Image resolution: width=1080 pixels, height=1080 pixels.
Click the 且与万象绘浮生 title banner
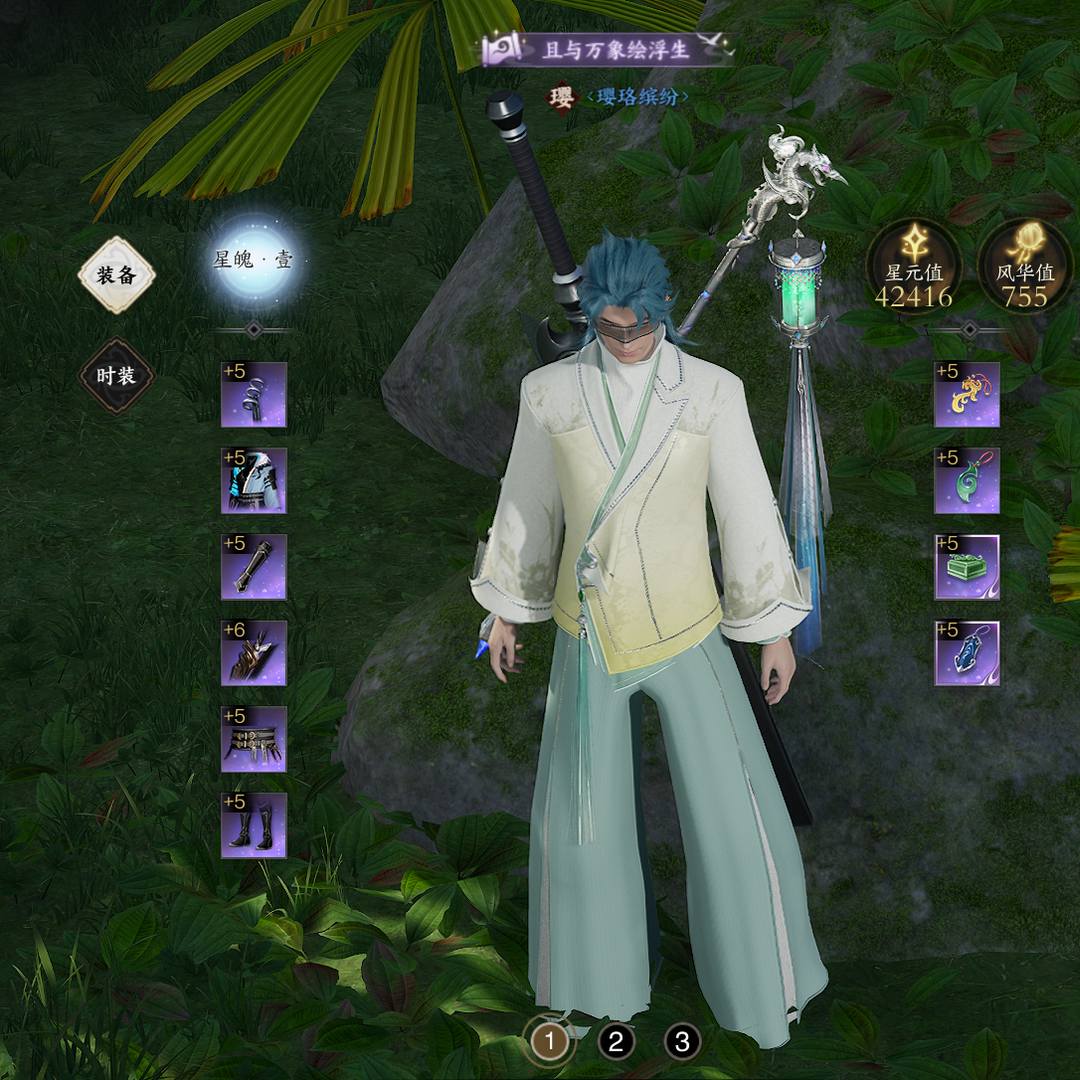[x=608, y=50]
